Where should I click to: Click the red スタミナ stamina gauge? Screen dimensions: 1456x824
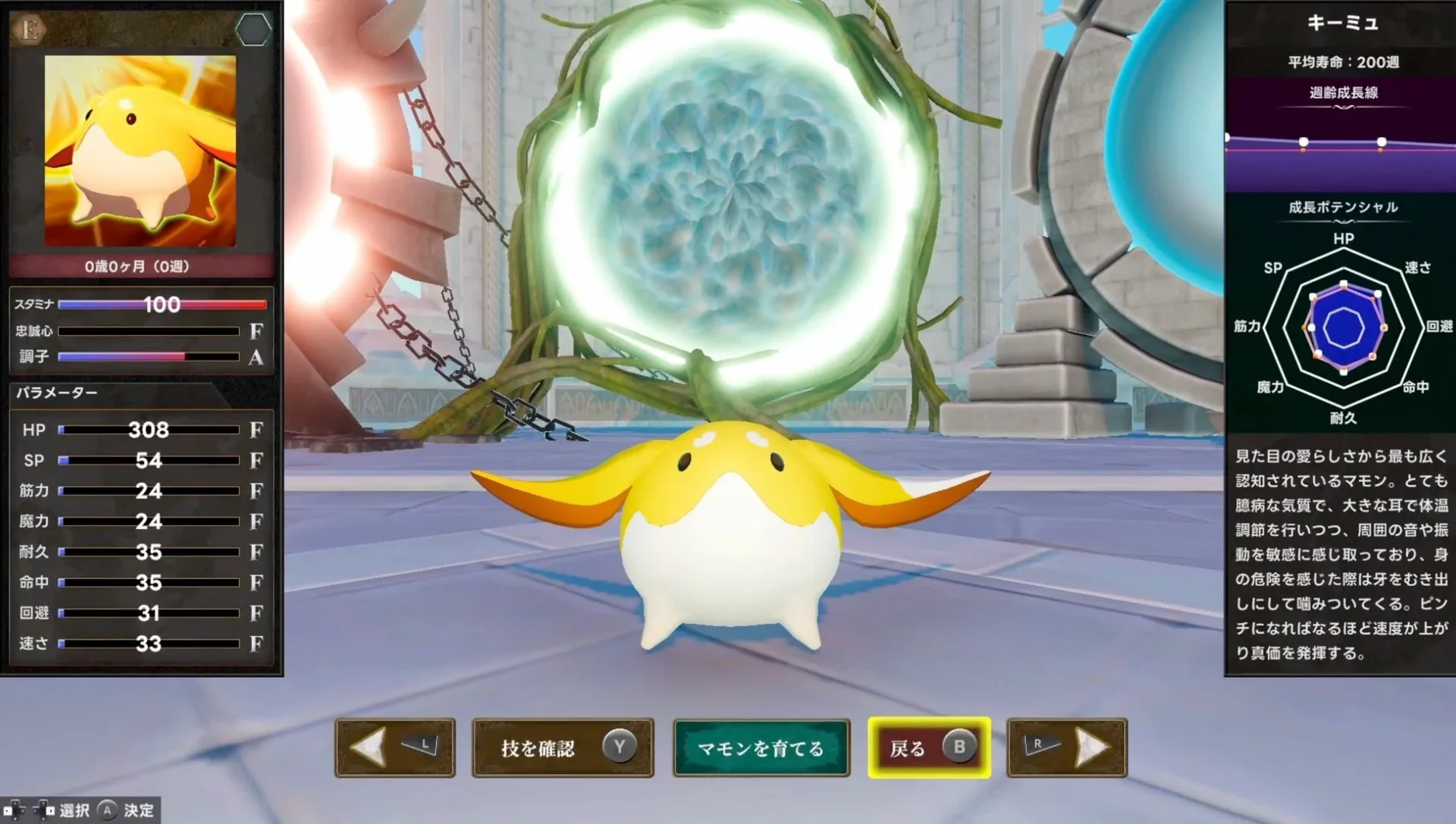(163, 304)
